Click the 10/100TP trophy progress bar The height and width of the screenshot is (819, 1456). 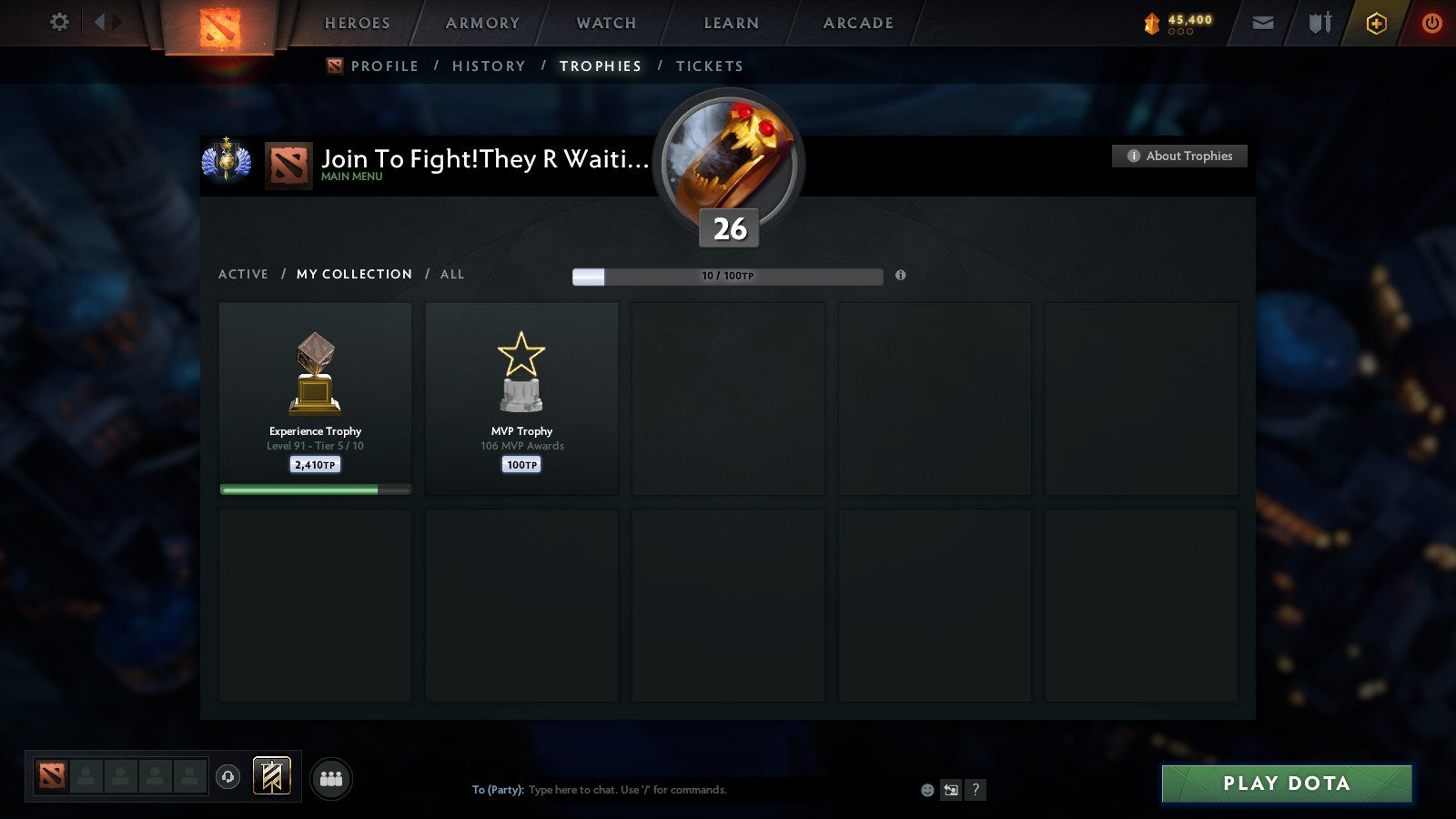726,275
